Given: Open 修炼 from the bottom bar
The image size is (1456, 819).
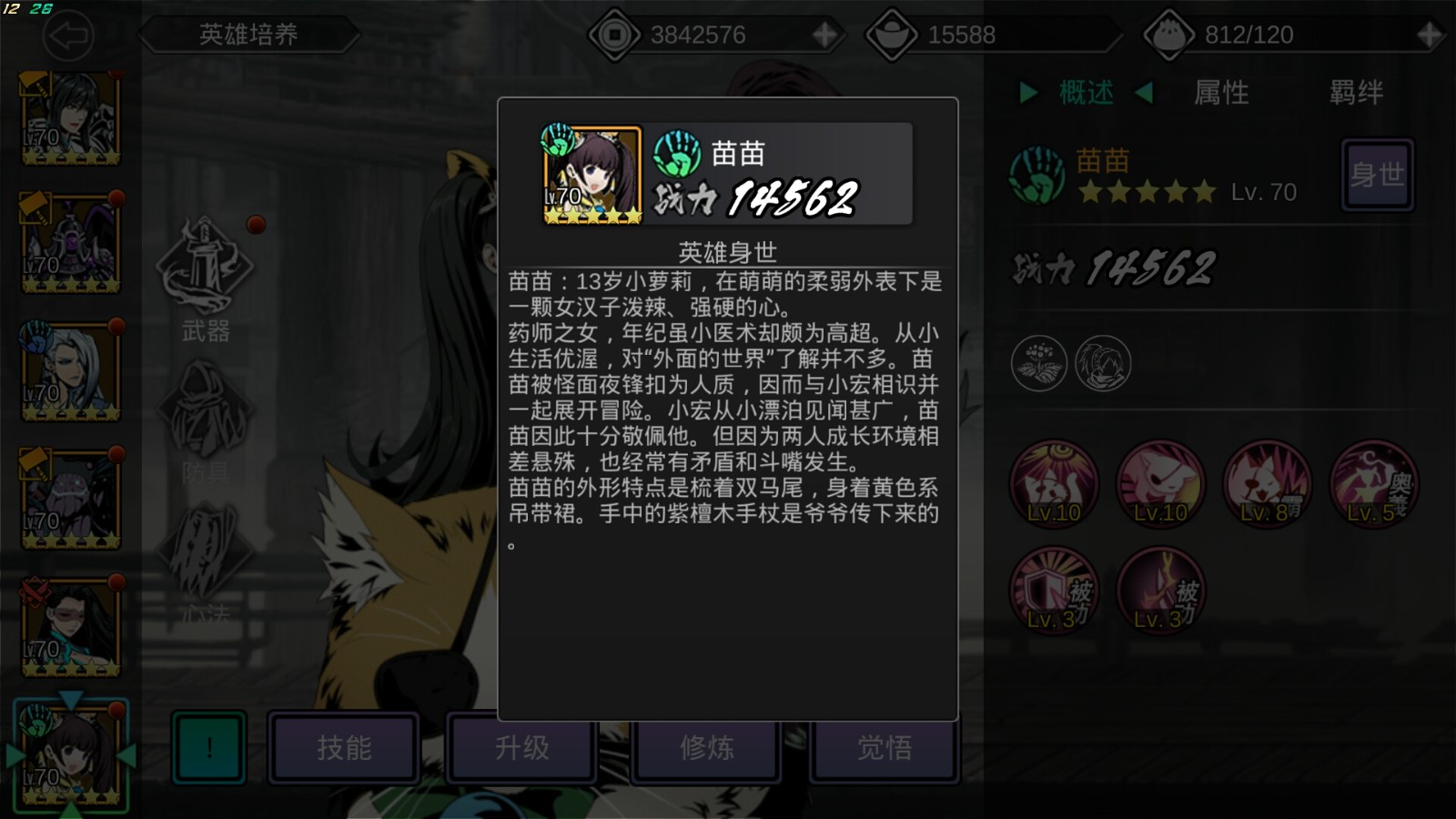Looking at the screenshot, I should (x=706, y=748).
